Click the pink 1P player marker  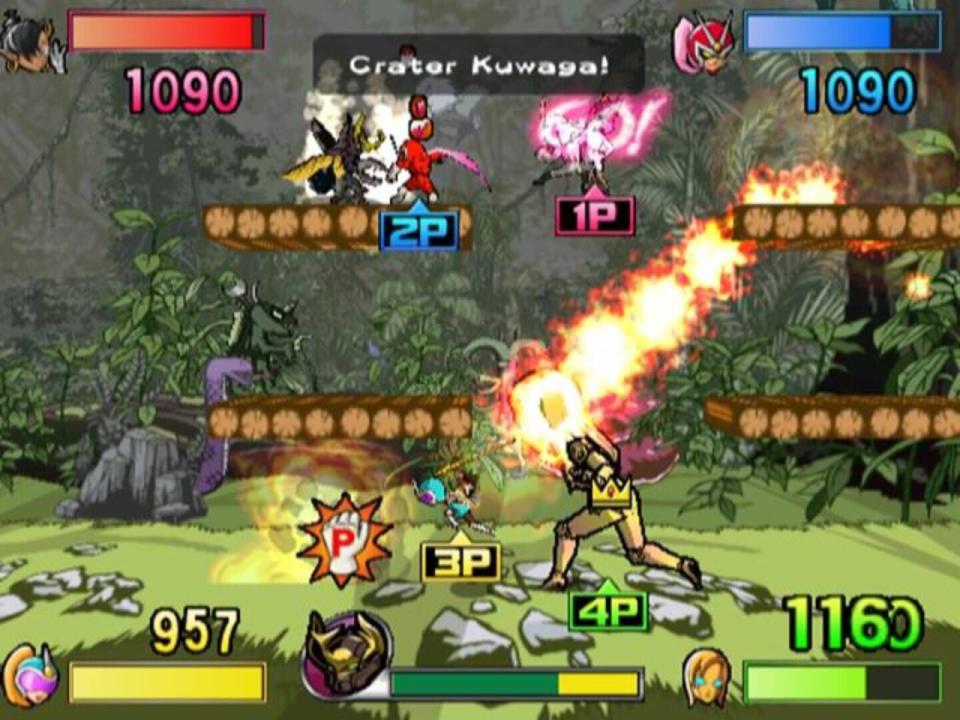pyautogui.click(x=594, y=213)
